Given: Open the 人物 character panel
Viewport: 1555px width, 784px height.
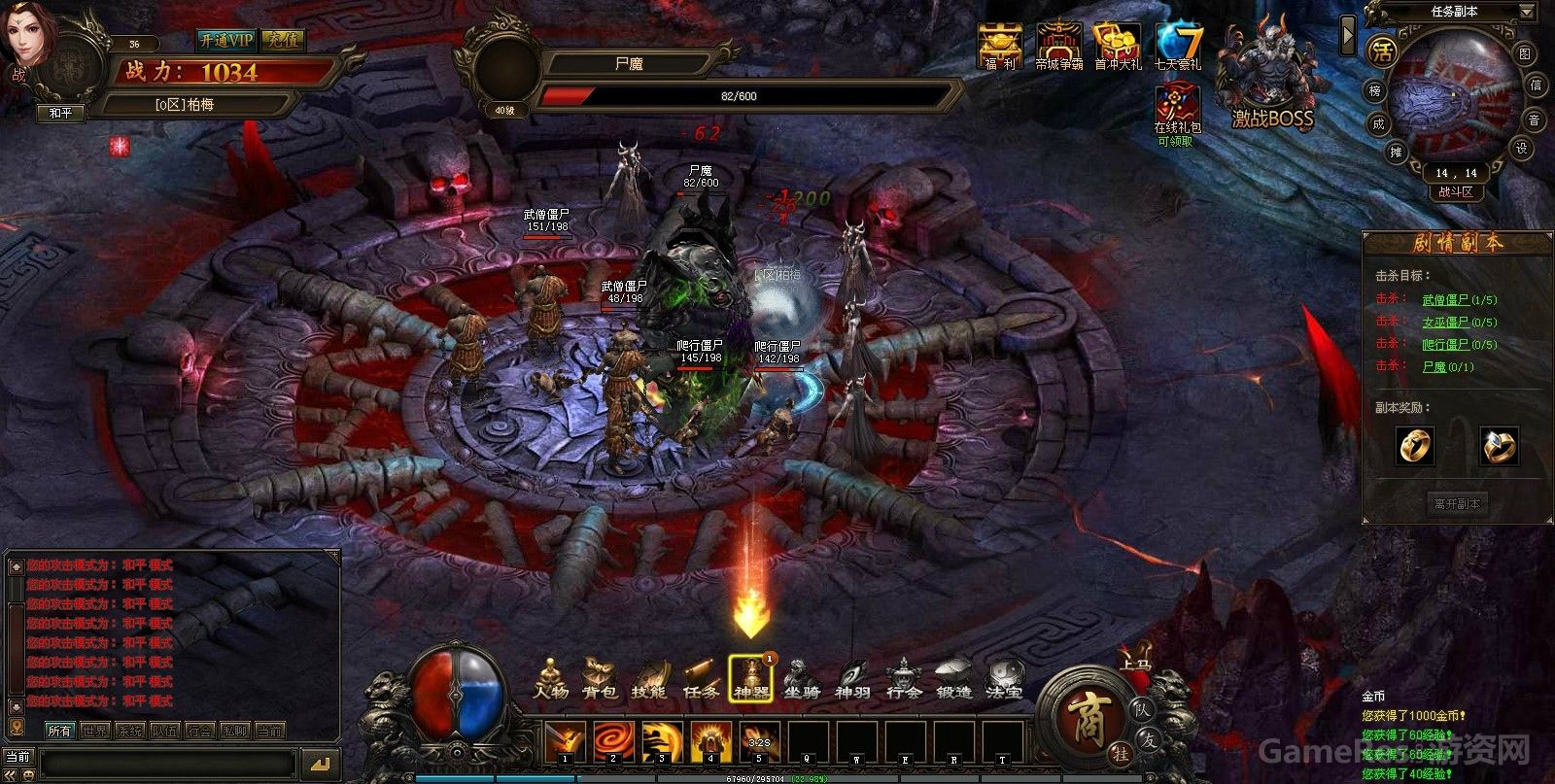Looking at the screenshot, I should tap(551, 679).
